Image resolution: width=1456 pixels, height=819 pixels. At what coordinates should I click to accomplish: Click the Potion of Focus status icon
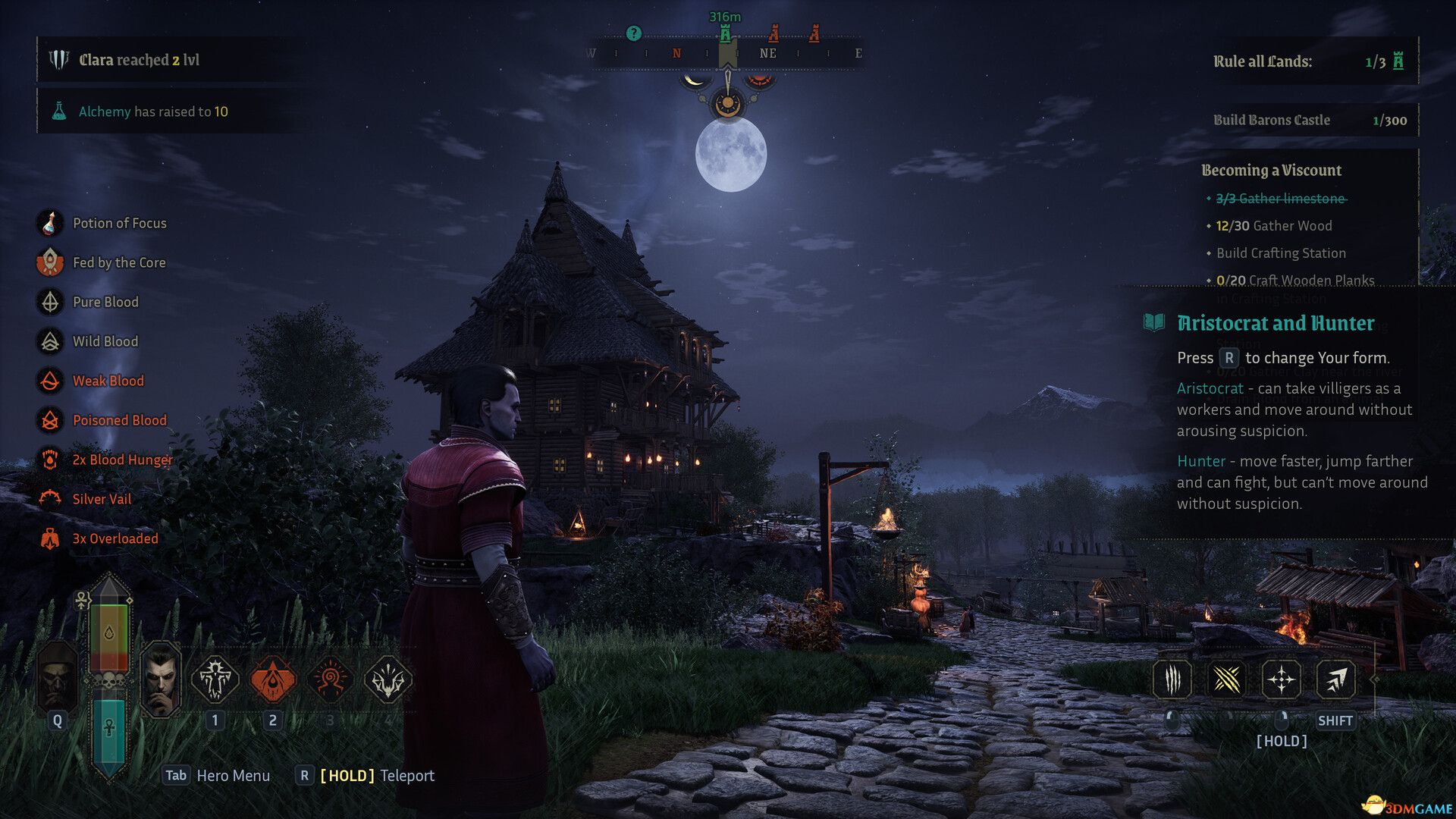tap(49, 222)
